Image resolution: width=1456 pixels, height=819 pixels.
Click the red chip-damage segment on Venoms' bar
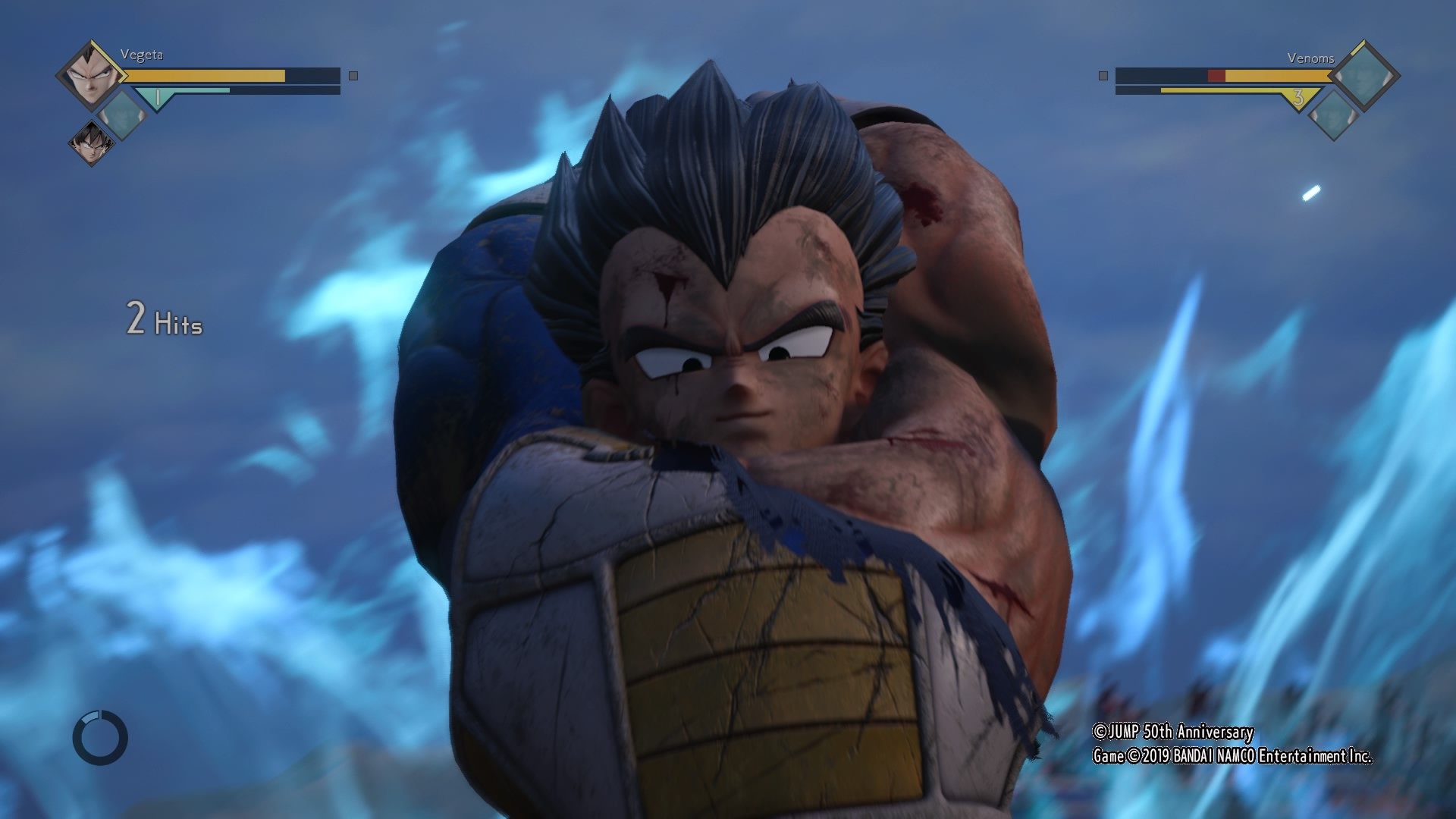tap(1216, 76)
